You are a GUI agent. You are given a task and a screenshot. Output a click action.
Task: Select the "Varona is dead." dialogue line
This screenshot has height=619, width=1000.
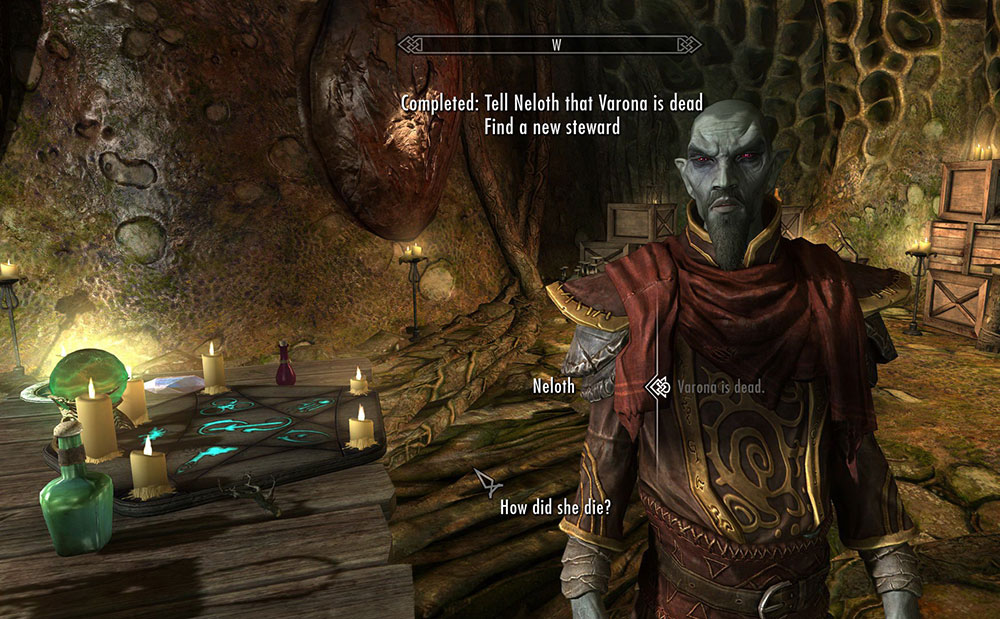pos(720,387)
